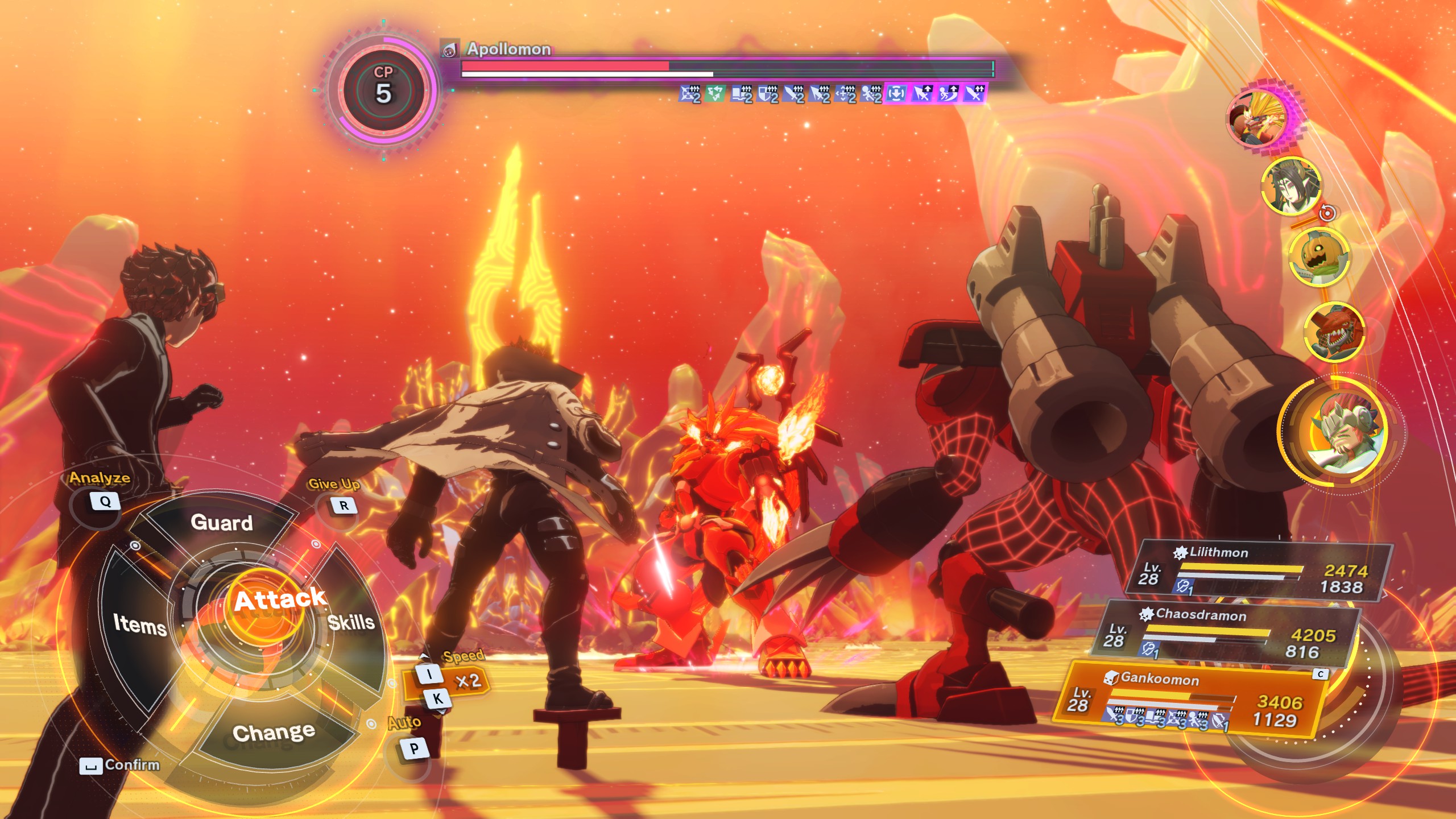This screenshot has height=819, width=1456.
Task: Choose the Change command
Action: click(x=274, y=733)
